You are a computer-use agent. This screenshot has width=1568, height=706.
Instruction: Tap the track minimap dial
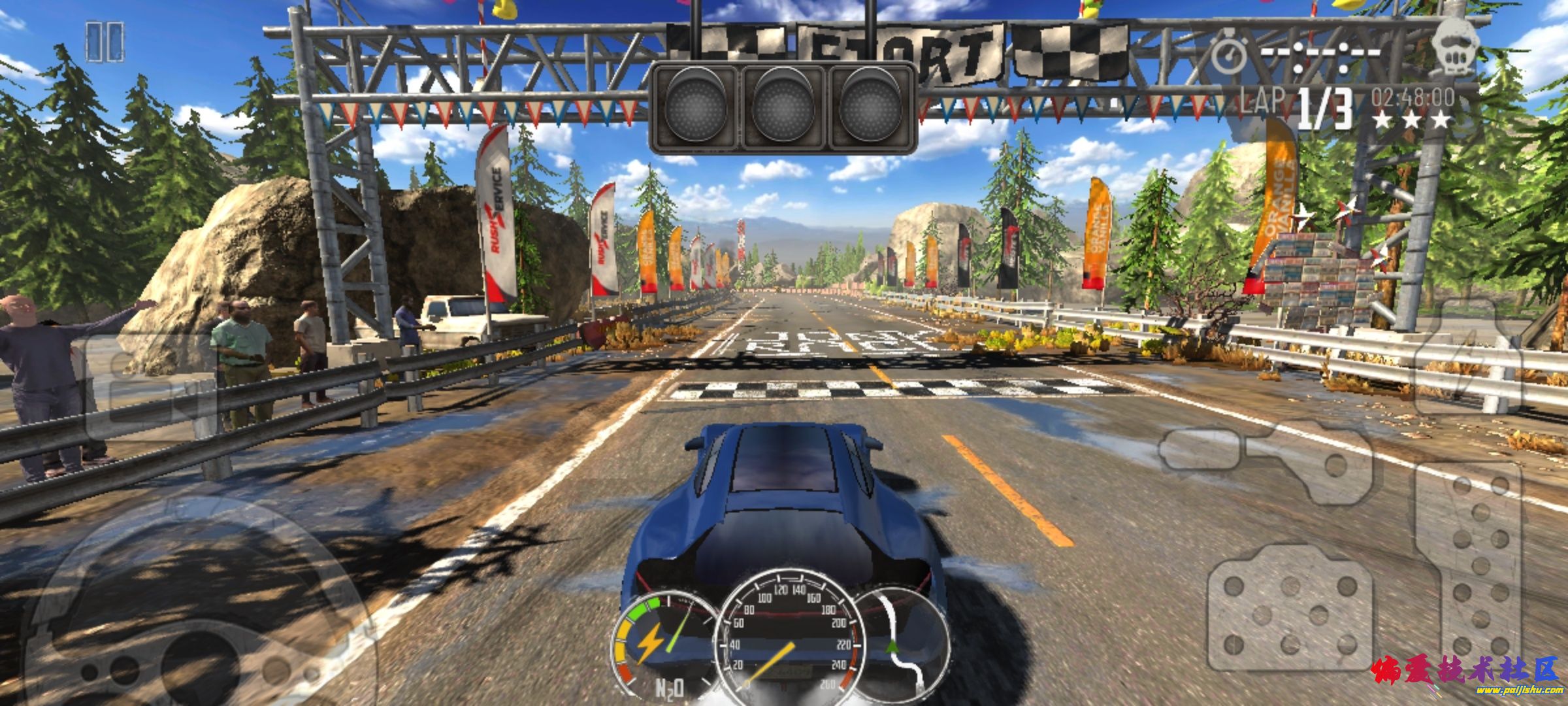pos(905,644)
